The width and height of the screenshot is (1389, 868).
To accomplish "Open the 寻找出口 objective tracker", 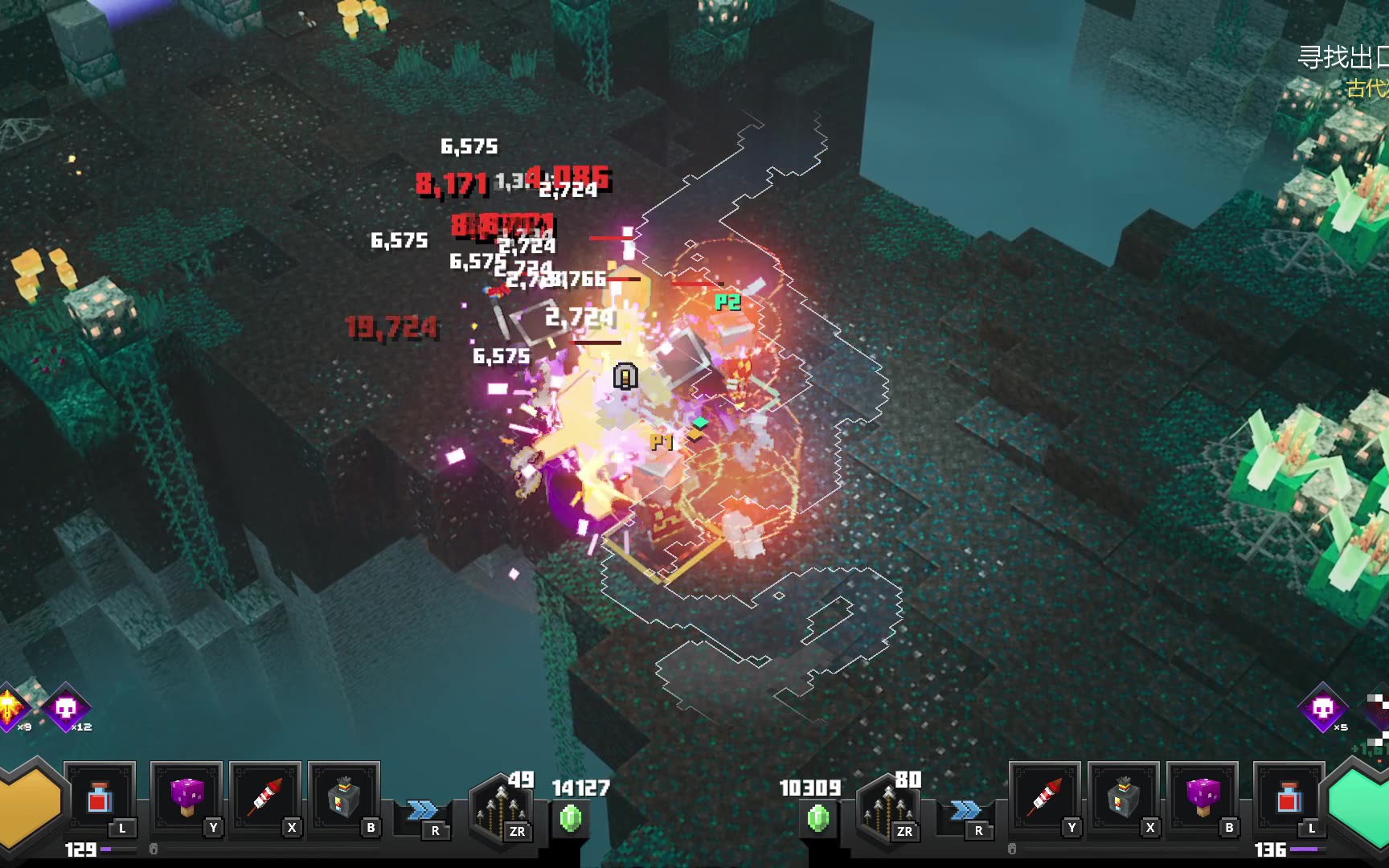I will (x=1342, y=58).
